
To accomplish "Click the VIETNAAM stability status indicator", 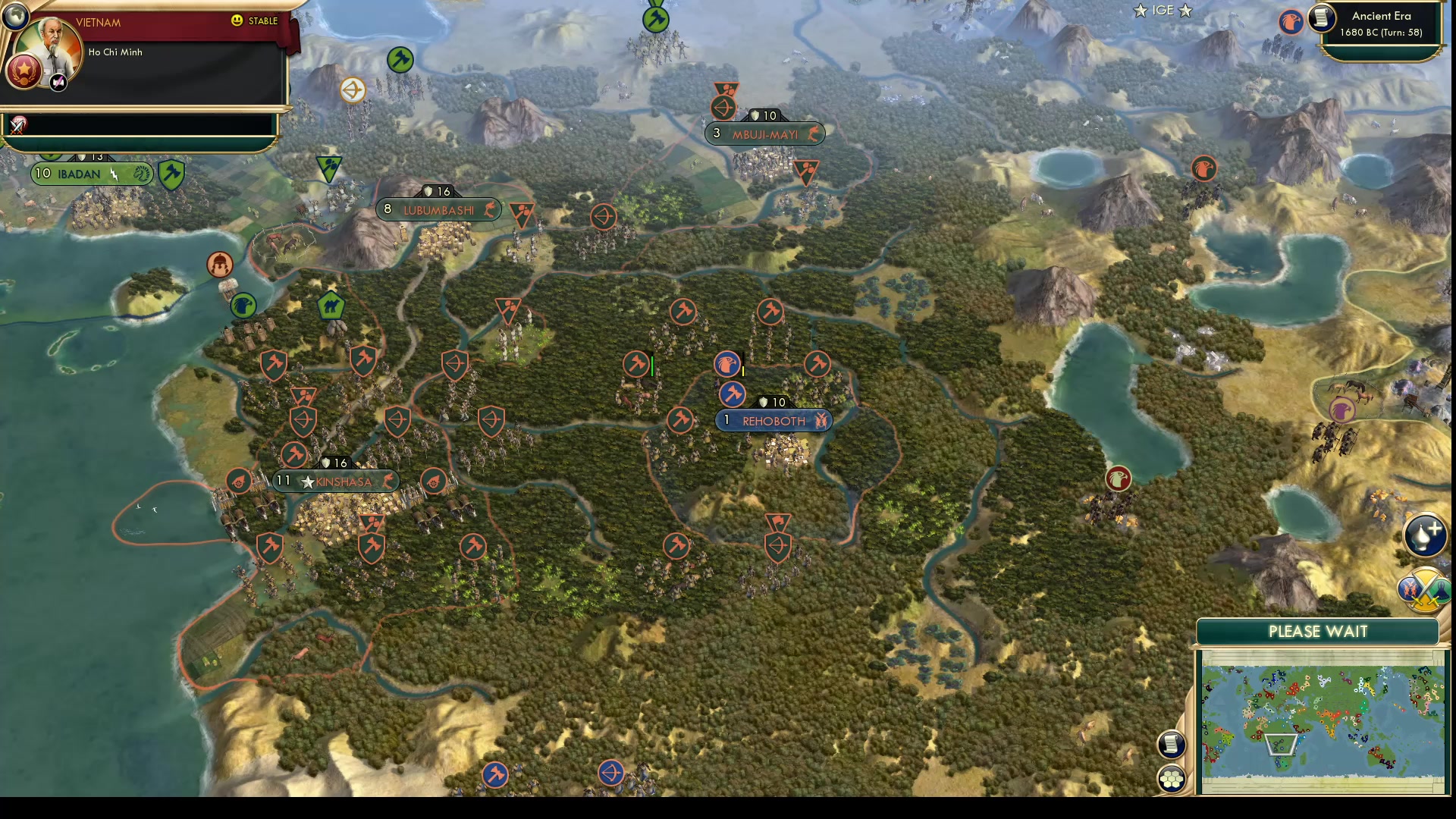I will (x=252, y=21).
